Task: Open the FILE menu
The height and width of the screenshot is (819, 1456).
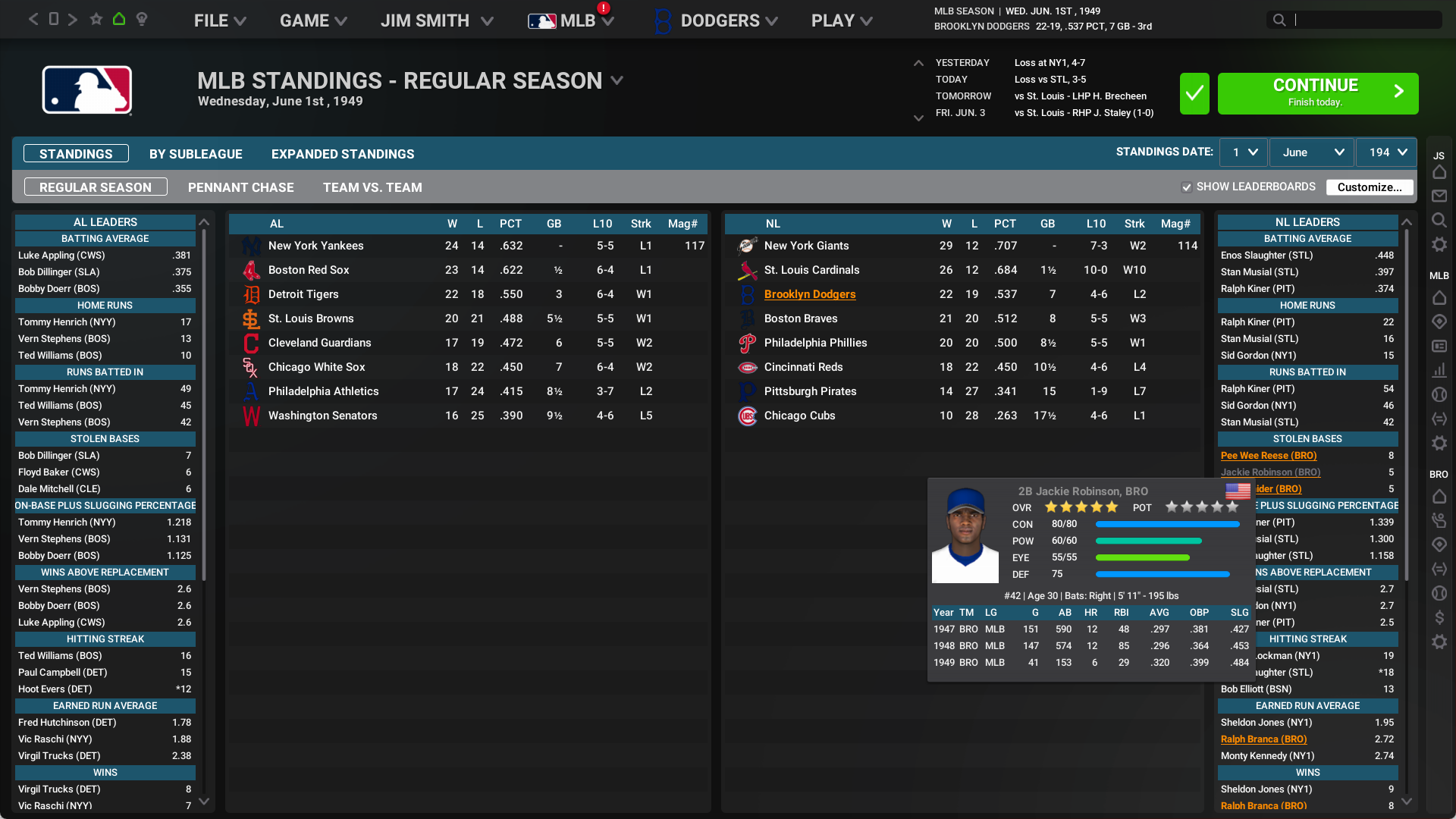Action: click(x=219, y=20)
